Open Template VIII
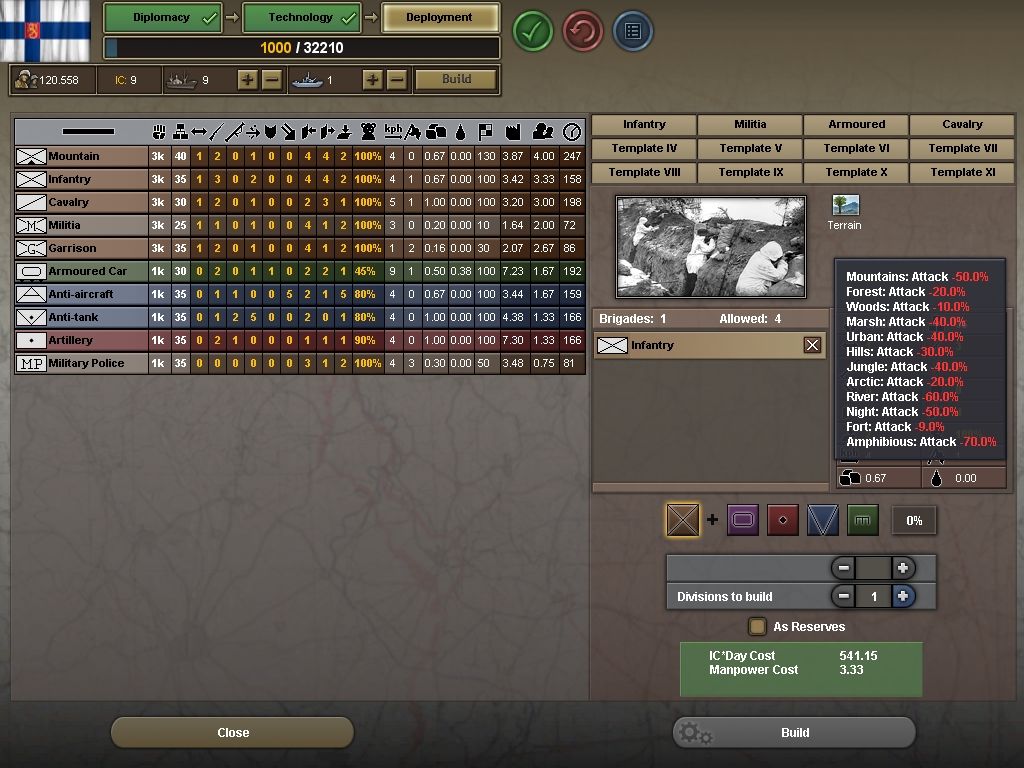This screenshot has height=768, width=1024. coord(644,172)
